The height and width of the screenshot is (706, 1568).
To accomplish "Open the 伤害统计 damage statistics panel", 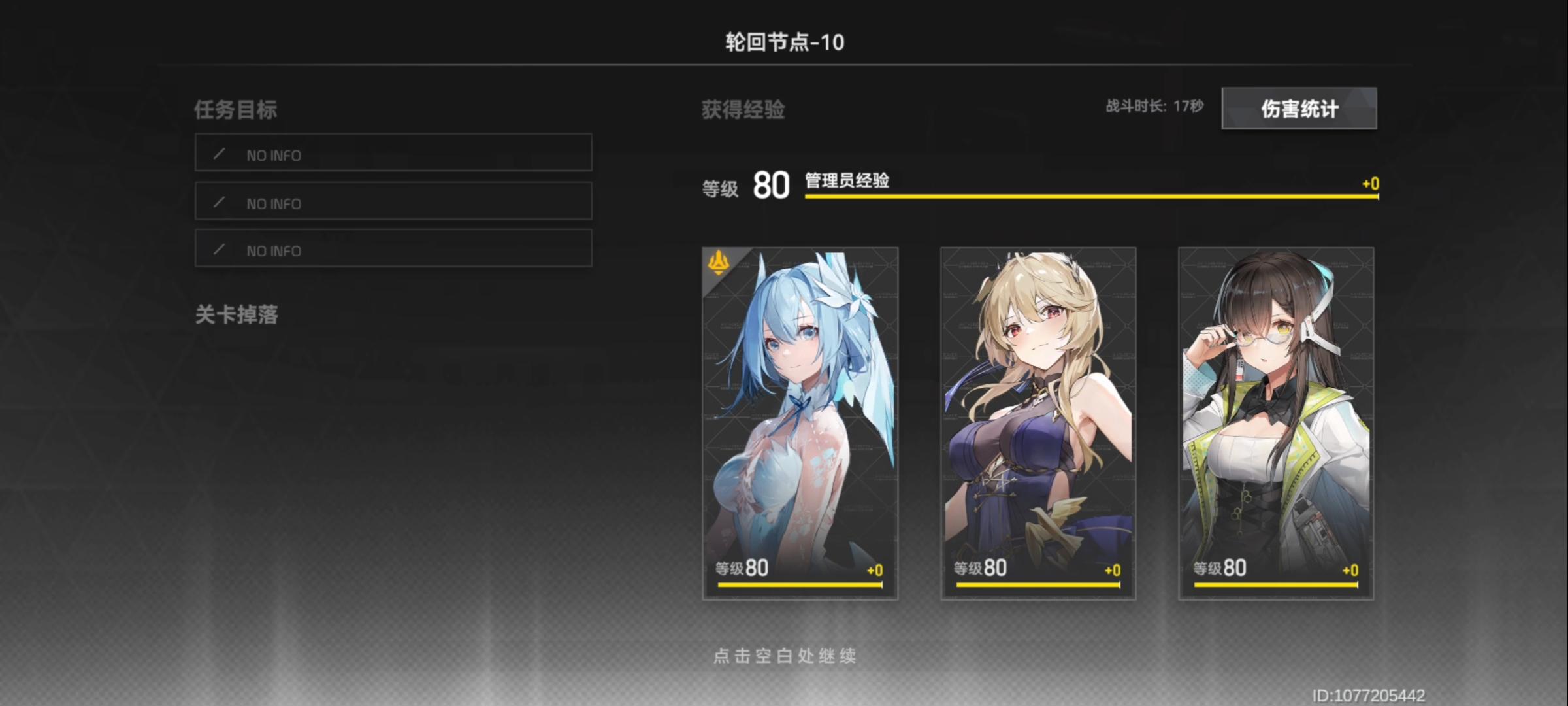I will (1299, 109).
